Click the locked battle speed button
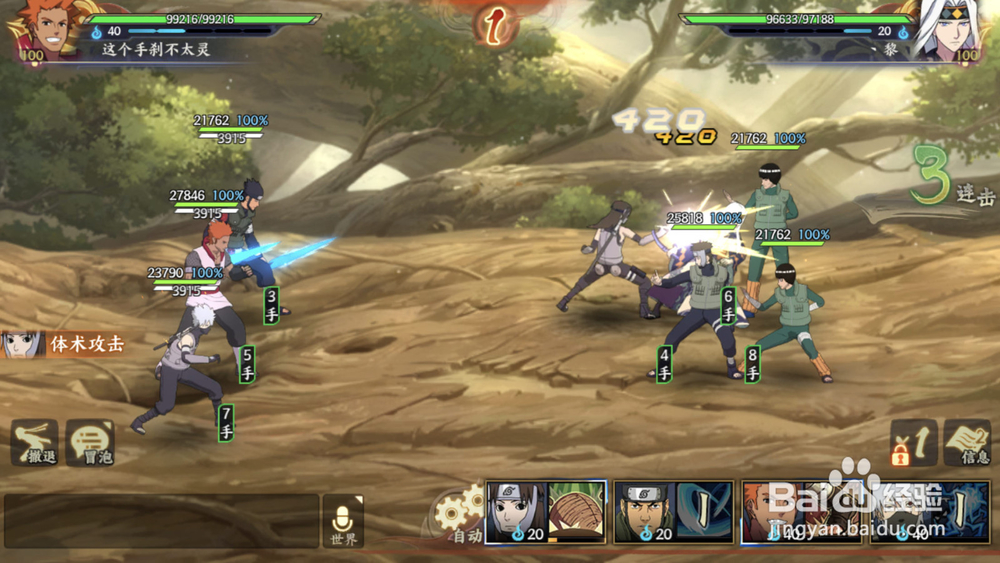1000x563 pixels. [x=914, y=443]
